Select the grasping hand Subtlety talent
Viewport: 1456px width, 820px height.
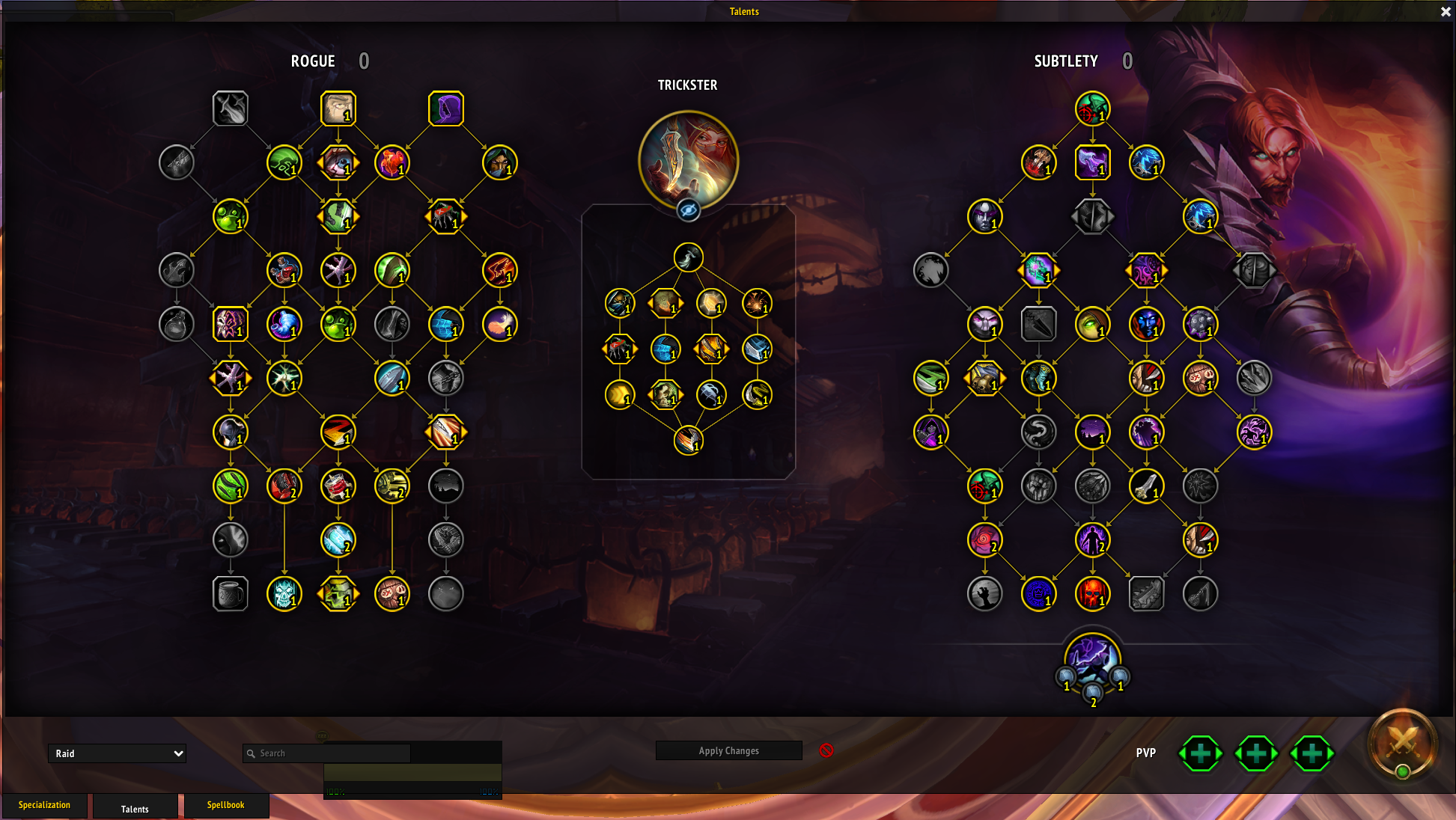point(984,594)
